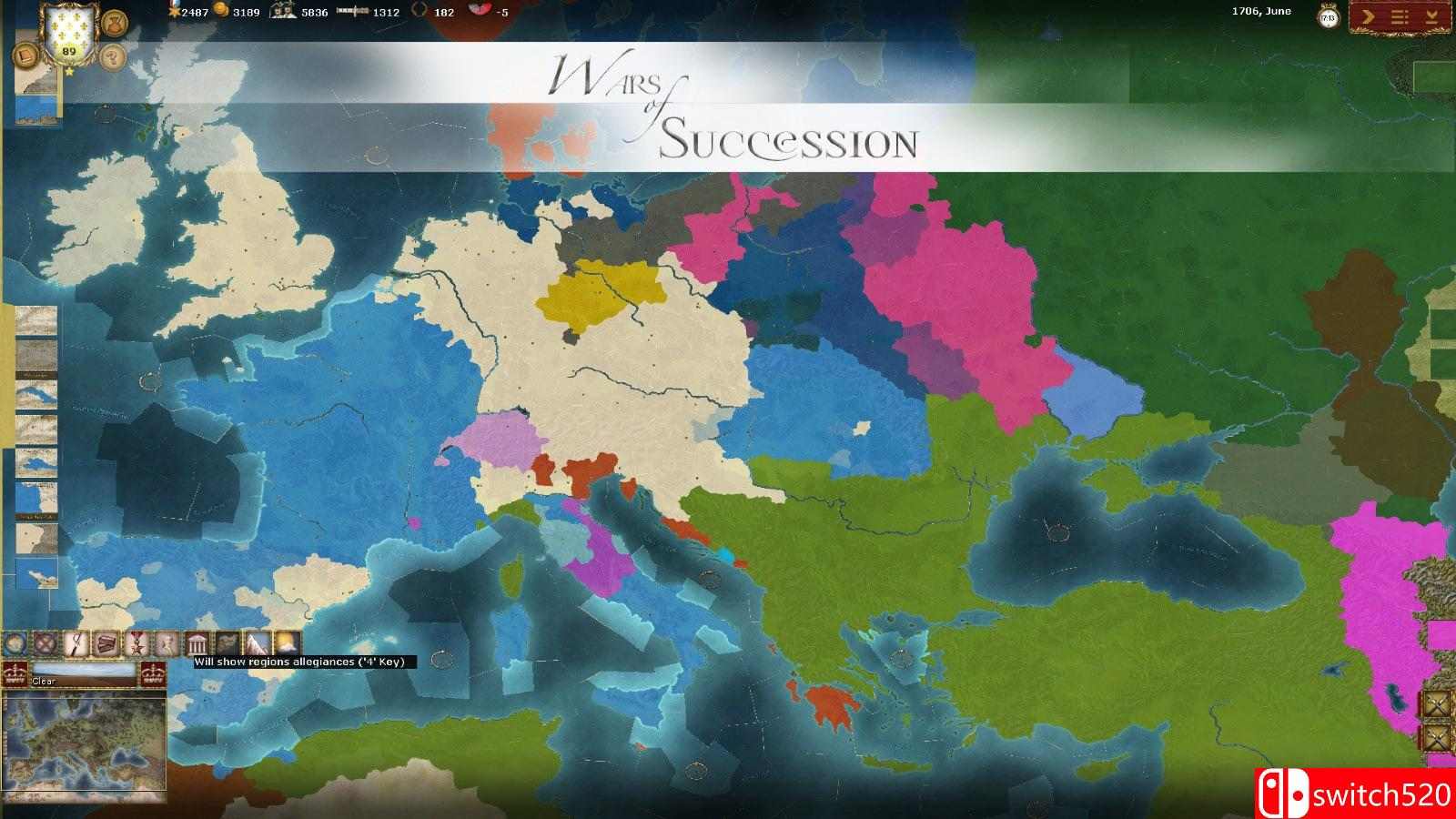Open the ledger book in the top-left corner
The height and width of the screenshot is (819, 1456).
[26, 55]
